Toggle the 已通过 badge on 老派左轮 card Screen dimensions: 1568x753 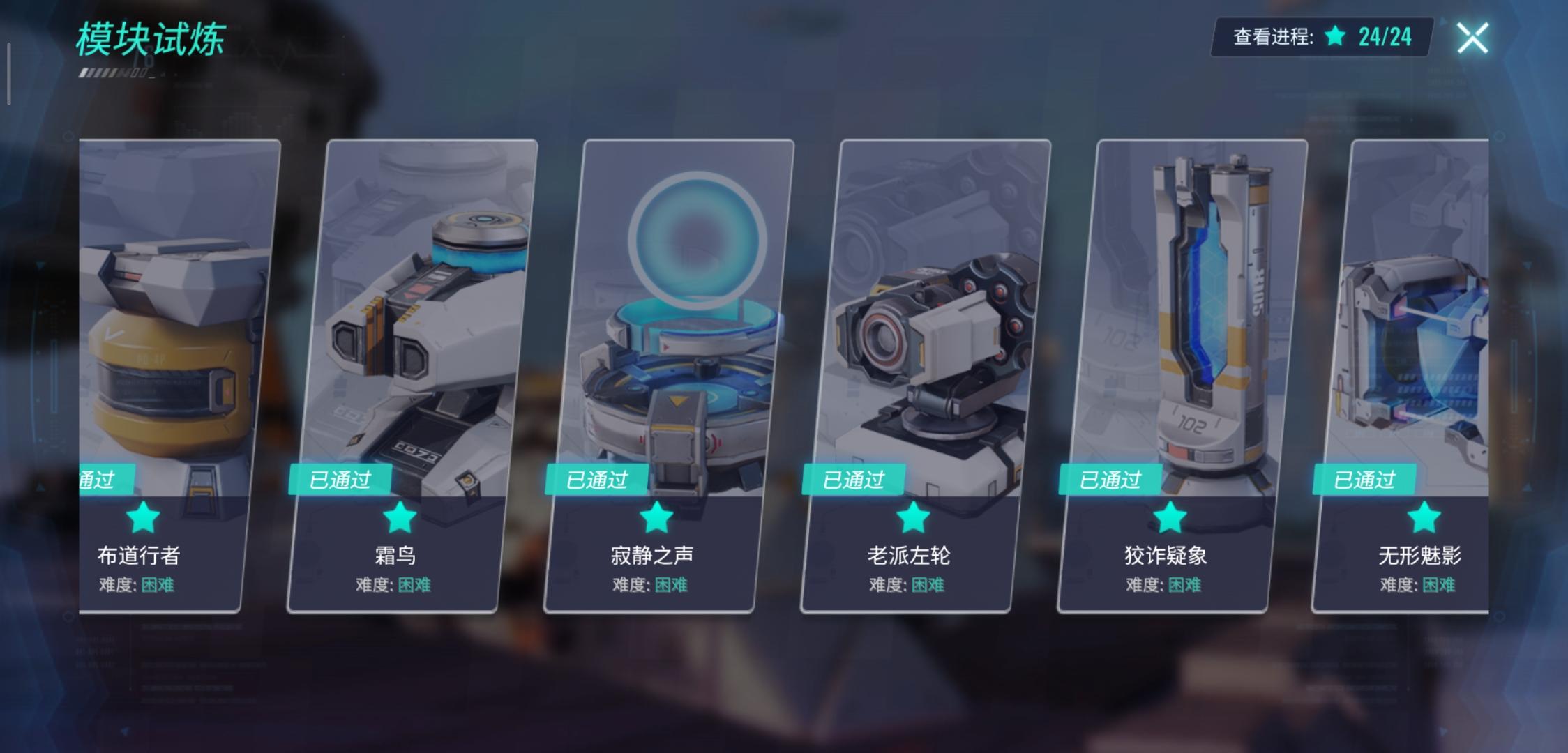click(x=853, y=479)
